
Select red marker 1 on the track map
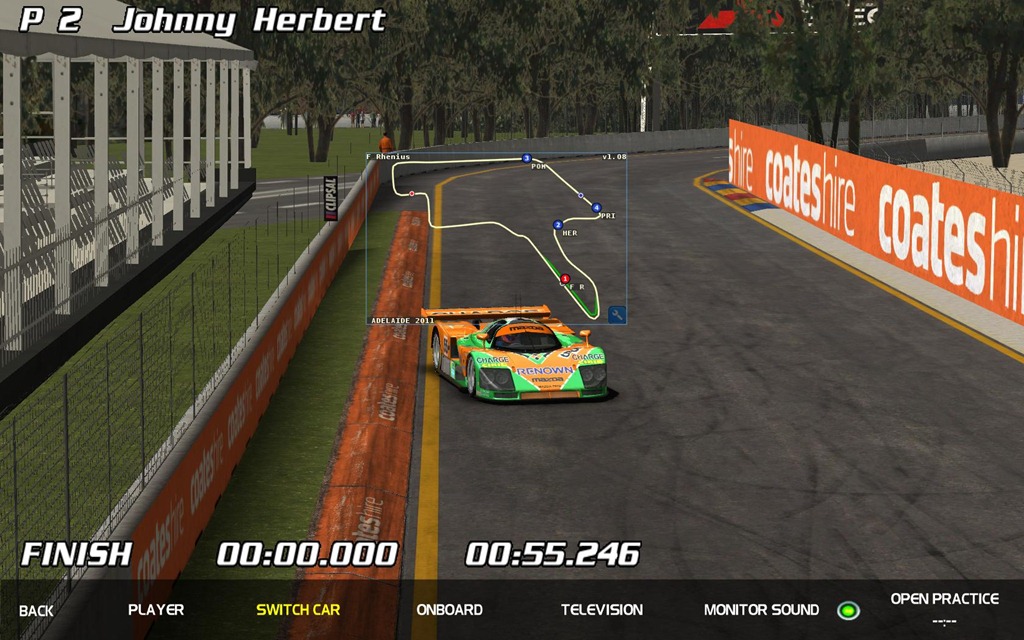[565, 279]
